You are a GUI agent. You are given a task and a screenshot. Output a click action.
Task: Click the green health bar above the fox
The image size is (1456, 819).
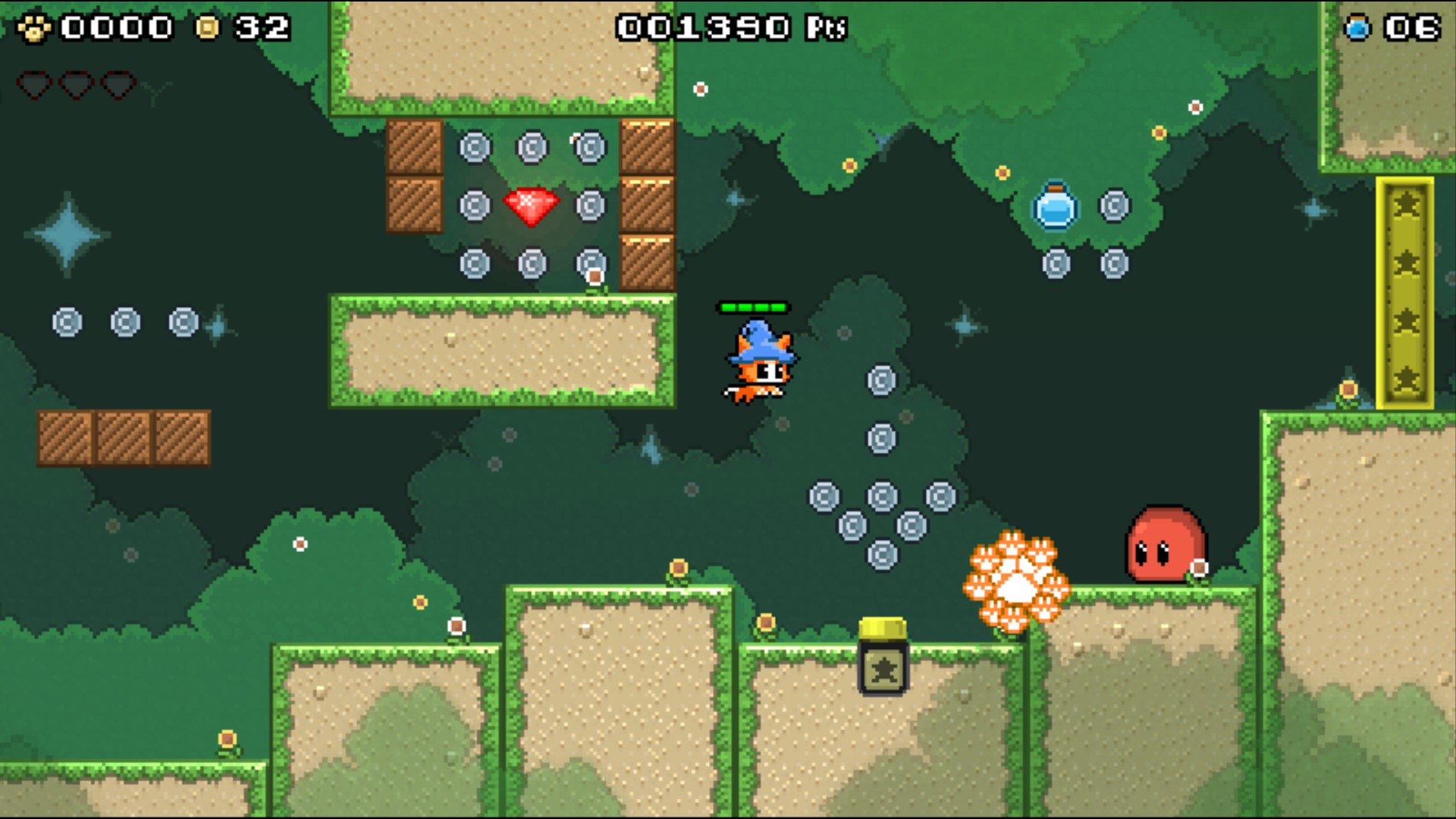point(754,307)
